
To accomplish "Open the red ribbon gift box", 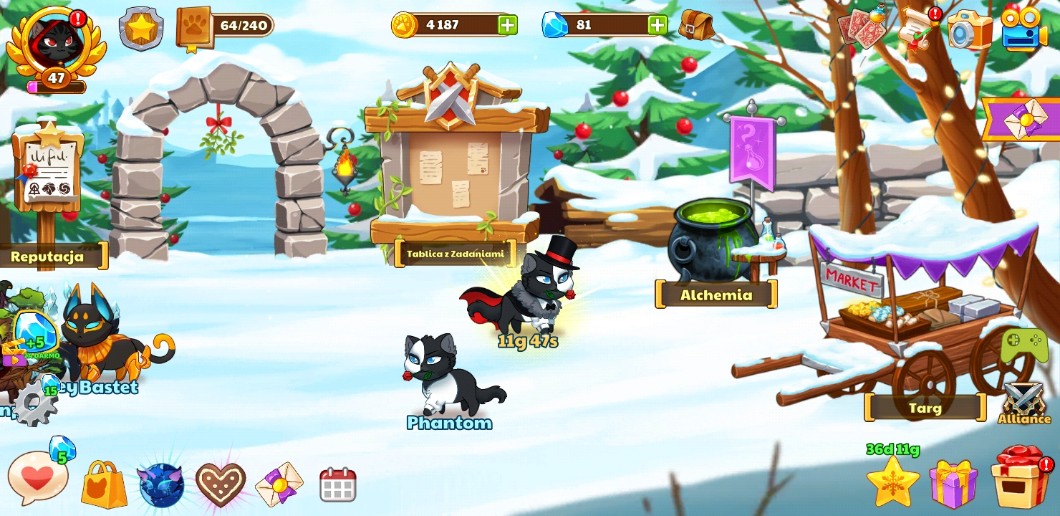I will point(1020,478).
